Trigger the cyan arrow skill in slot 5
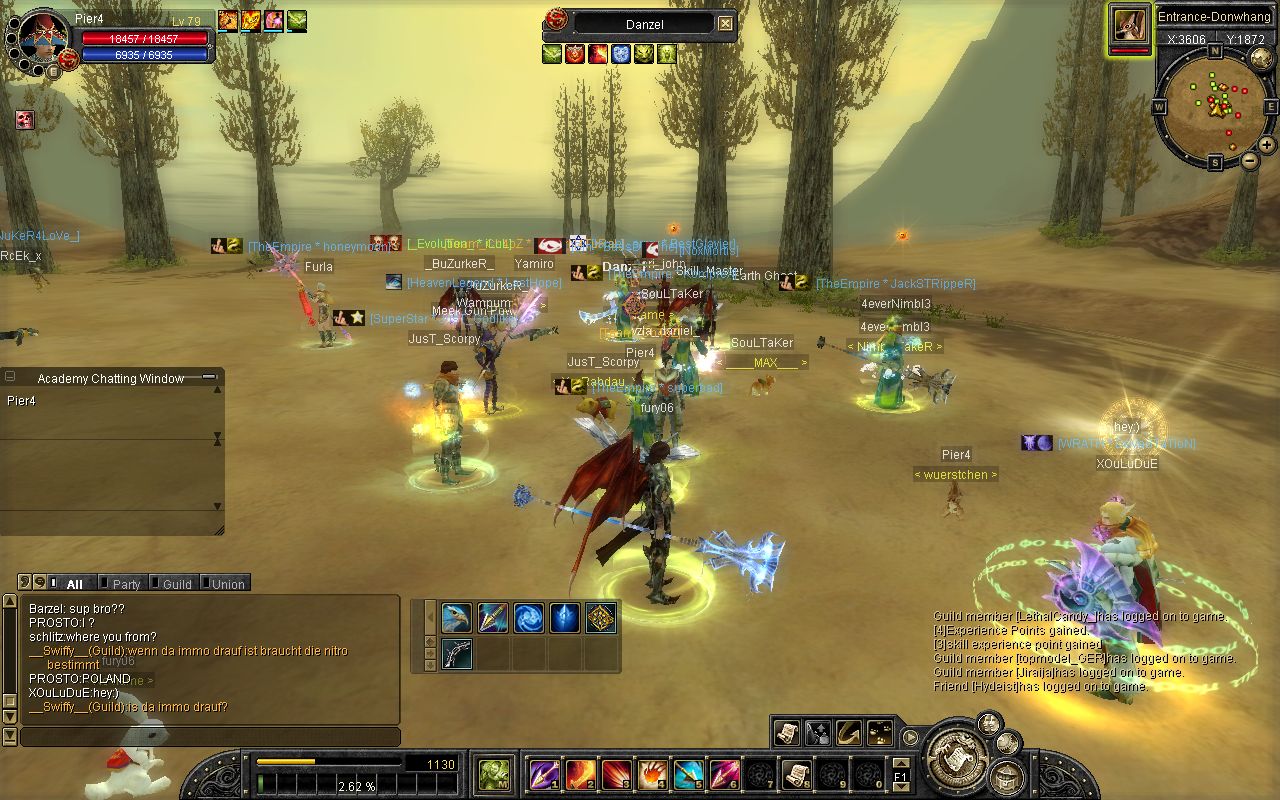 click(688, 773)
